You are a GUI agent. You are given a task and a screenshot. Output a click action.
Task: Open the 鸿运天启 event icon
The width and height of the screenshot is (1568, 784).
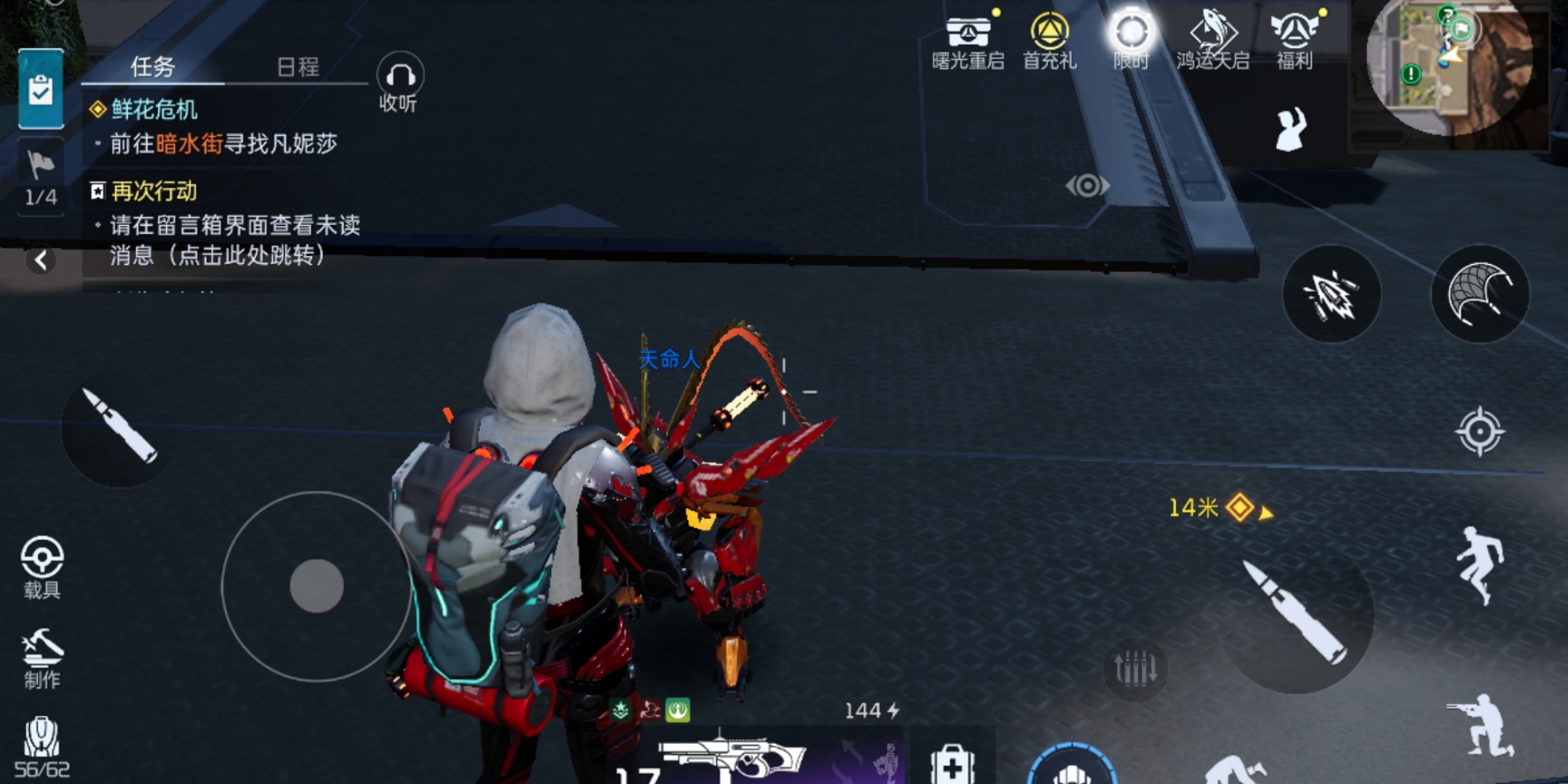point(1213,42)
